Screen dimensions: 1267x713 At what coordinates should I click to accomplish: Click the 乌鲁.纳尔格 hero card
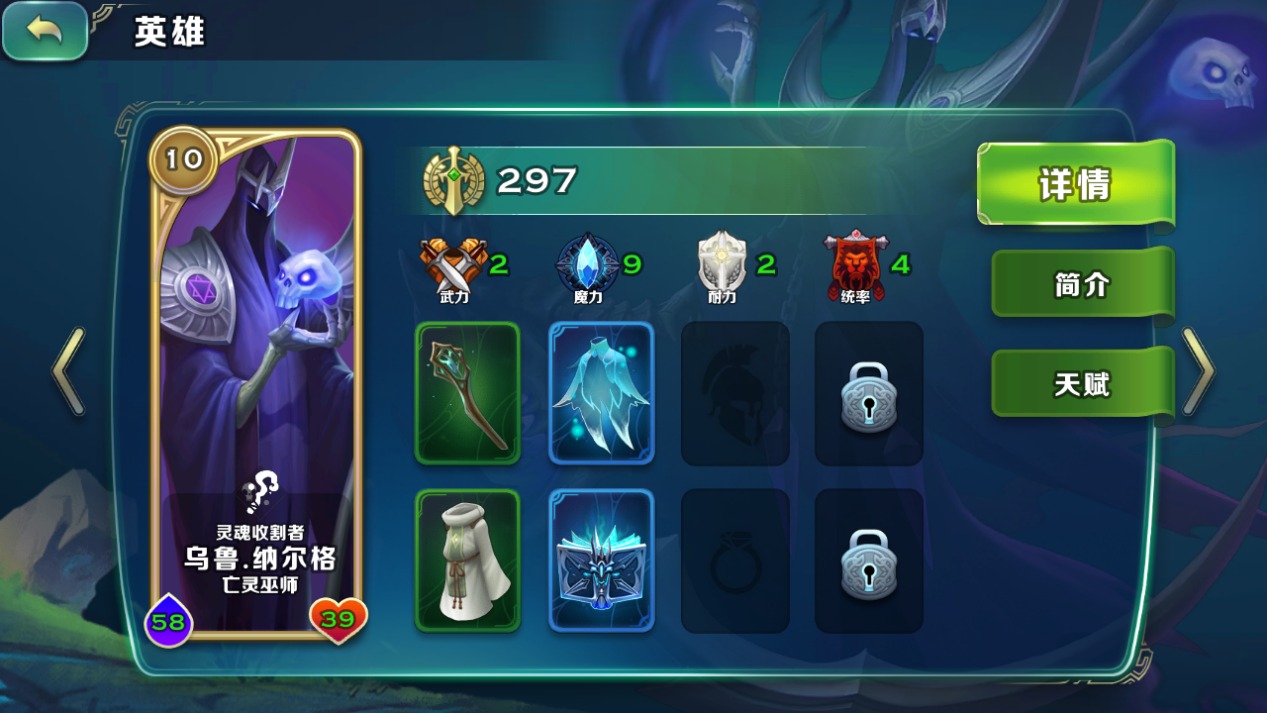click(x=256, y=385)
